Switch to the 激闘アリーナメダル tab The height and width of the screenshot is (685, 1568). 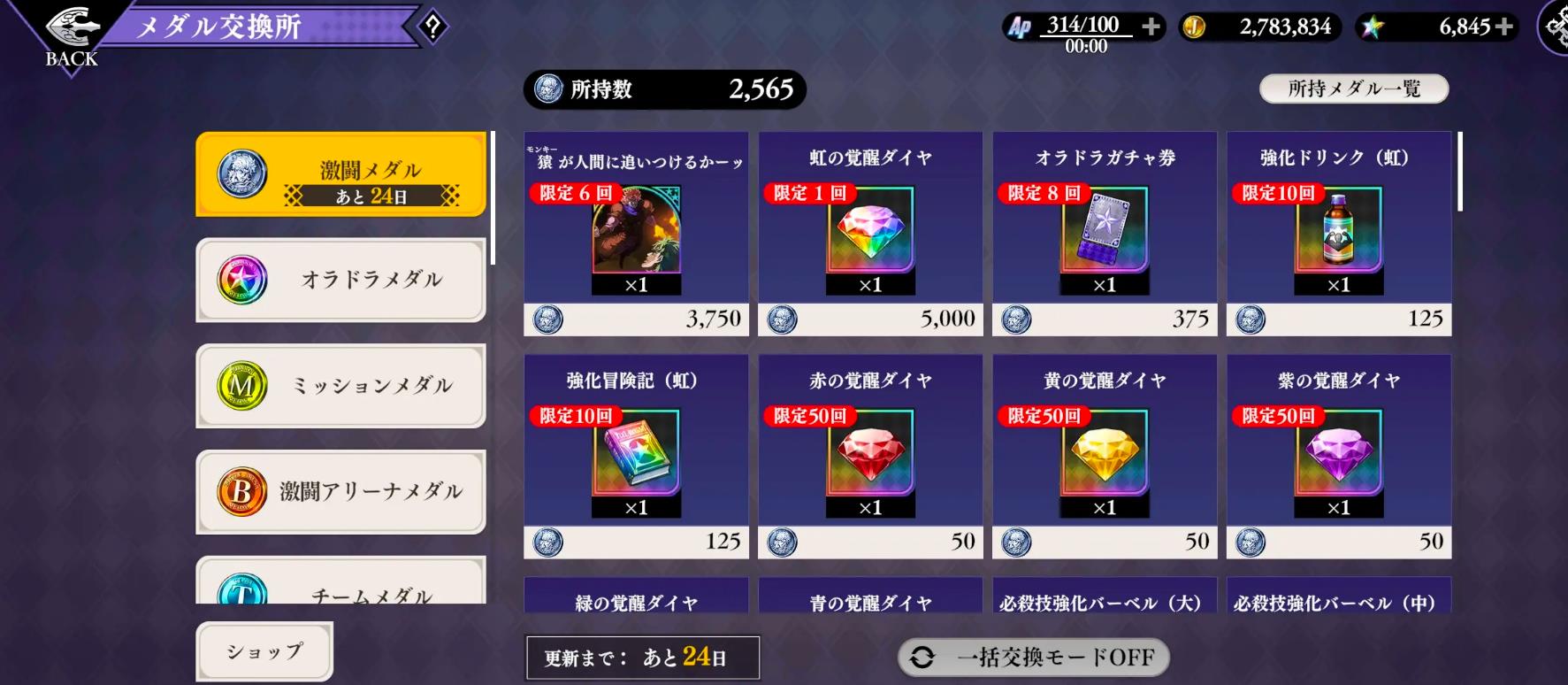click(340, 492)
